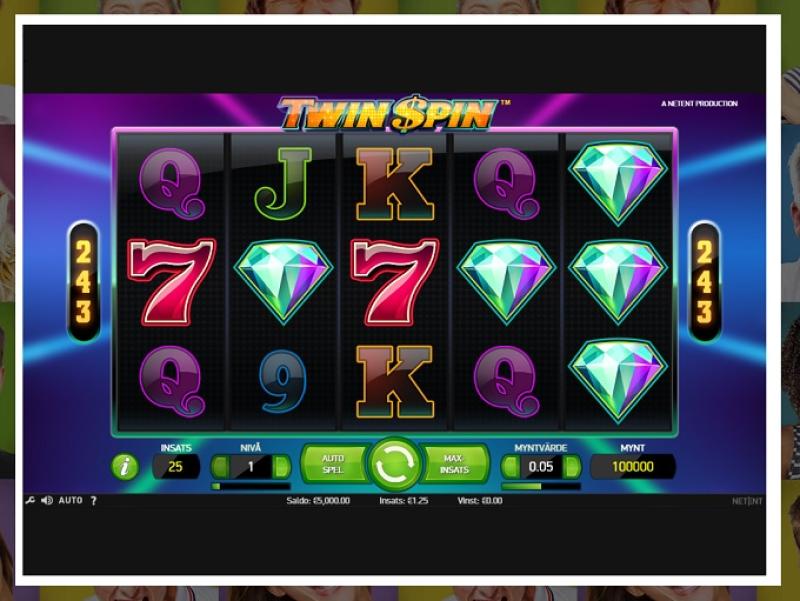800x601 pixels.
Task: Place the Max Insats bet
Action: (455, 464)
